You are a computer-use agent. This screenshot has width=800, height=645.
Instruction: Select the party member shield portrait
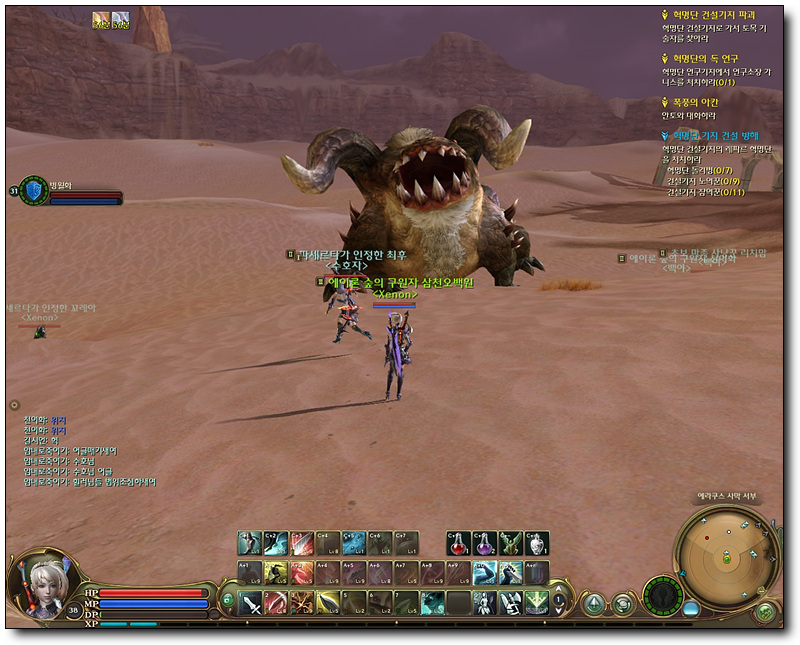click(34, 190)
